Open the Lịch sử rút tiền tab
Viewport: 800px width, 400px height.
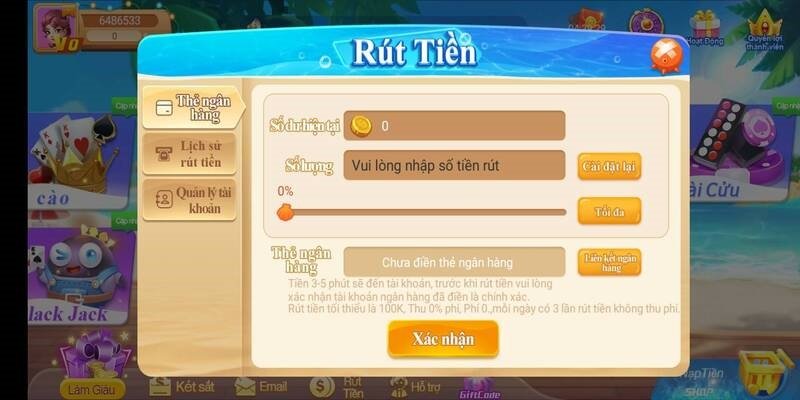tap(191, 153)
